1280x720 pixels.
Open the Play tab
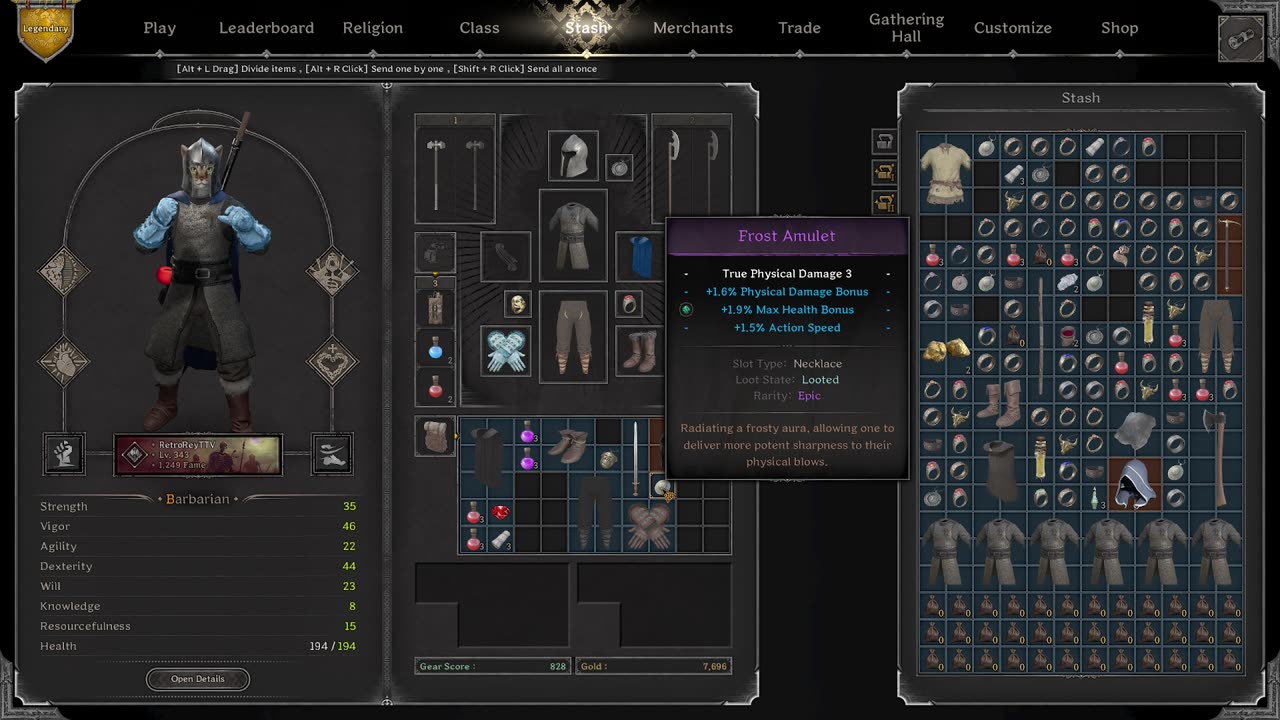[x=159, y=28]
